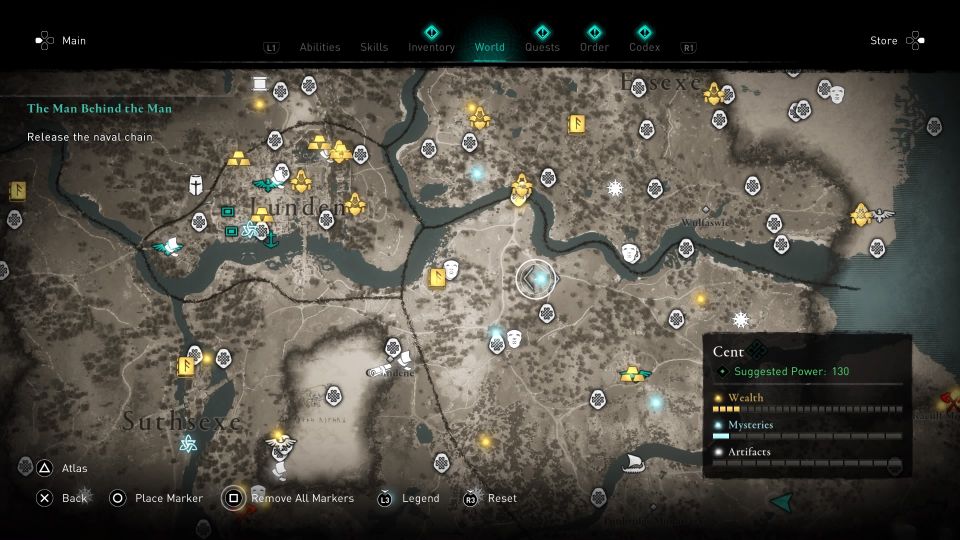Select the World tab

point(490,46)
